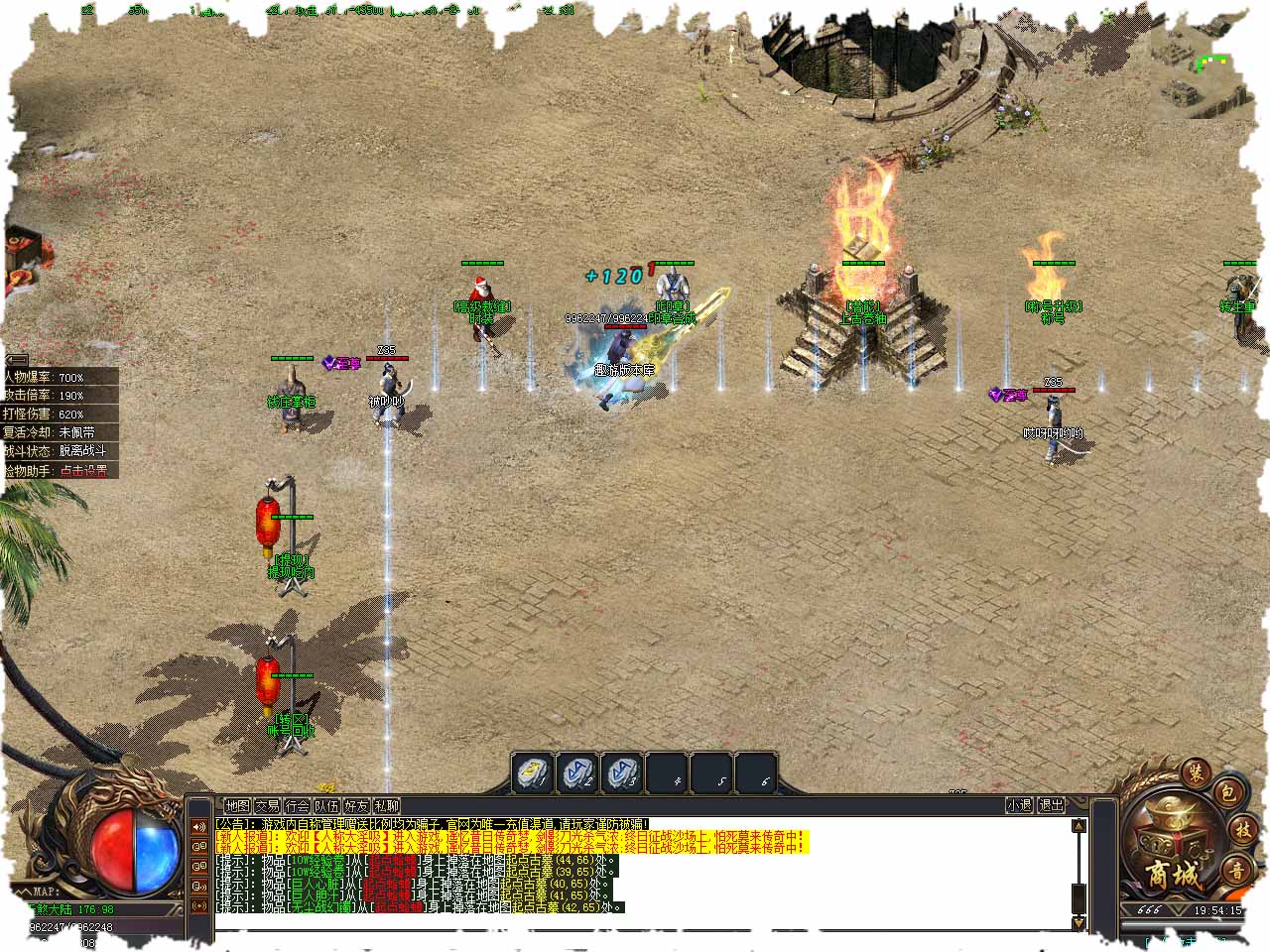Click the chat log scroll-down arrow
Screen dimensions: 1270x952
[x=1079, y=923]
